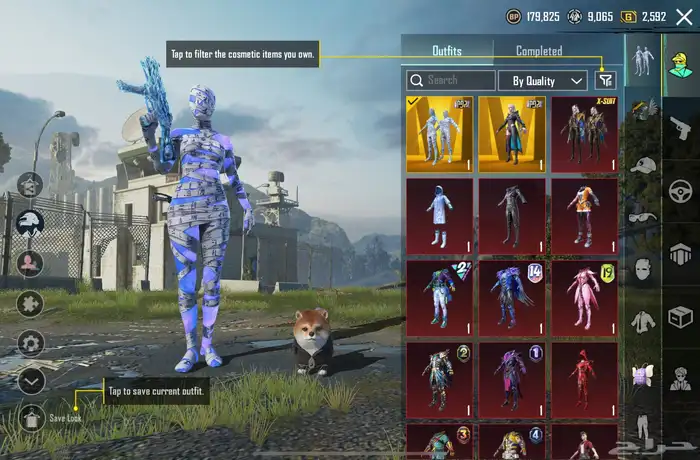Open the By Quality sort dropdown

pyautogui.click(x=548, y=80)
